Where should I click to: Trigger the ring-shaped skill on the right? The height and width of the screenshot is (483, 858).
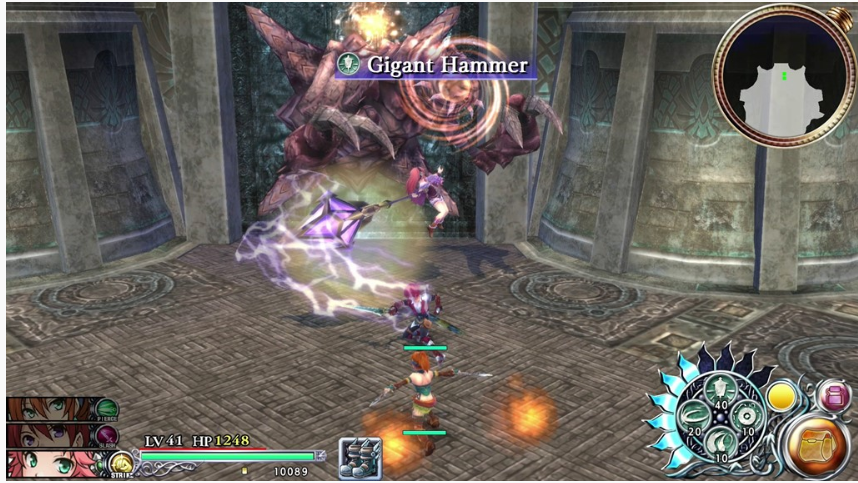(x=745, y=415)
